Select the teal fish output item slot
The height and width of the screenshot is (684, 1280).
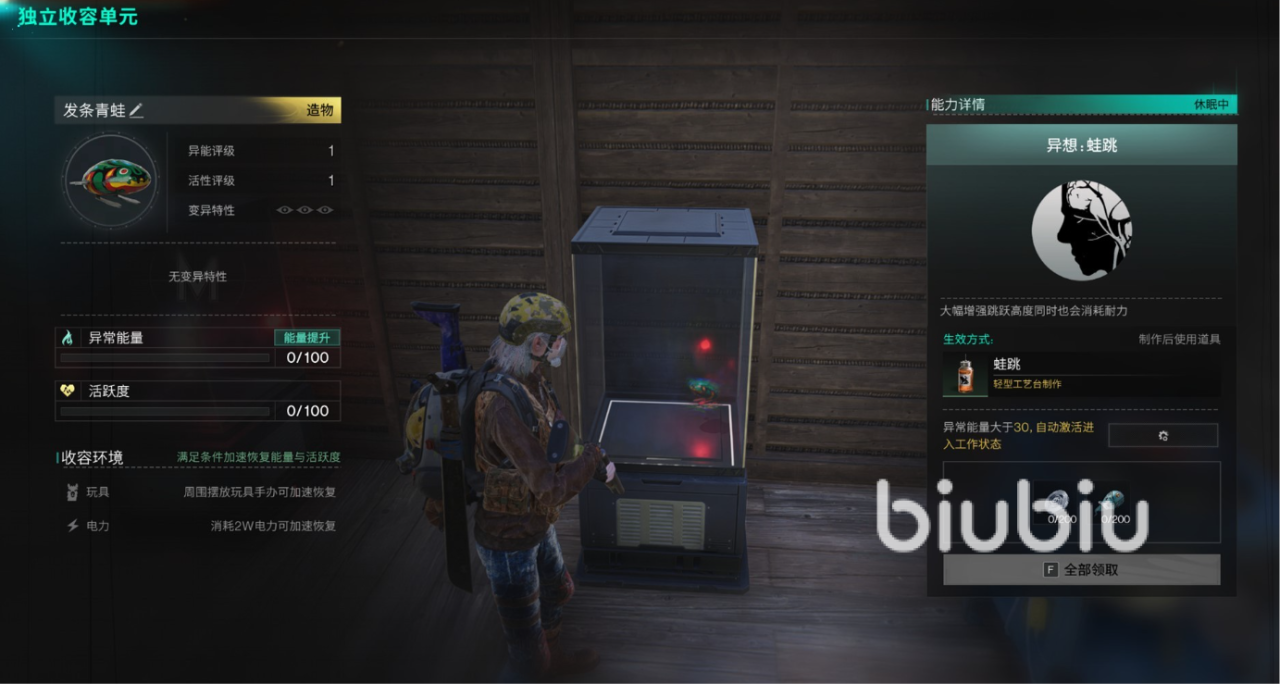pos(1115,503)
